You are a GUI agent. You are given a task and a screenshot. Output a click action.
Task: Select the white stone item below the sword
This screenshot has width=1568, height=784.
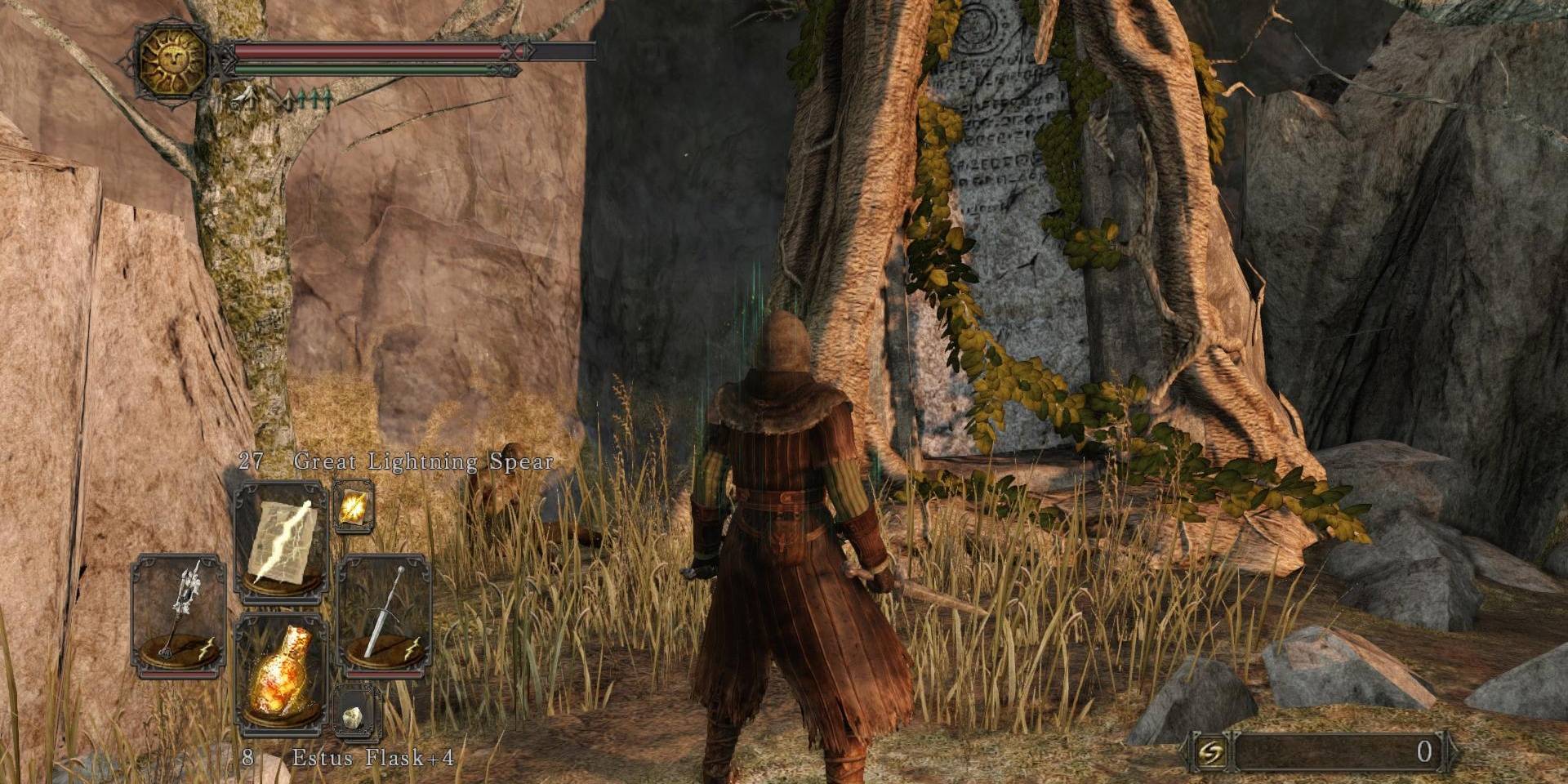point(353,716)
